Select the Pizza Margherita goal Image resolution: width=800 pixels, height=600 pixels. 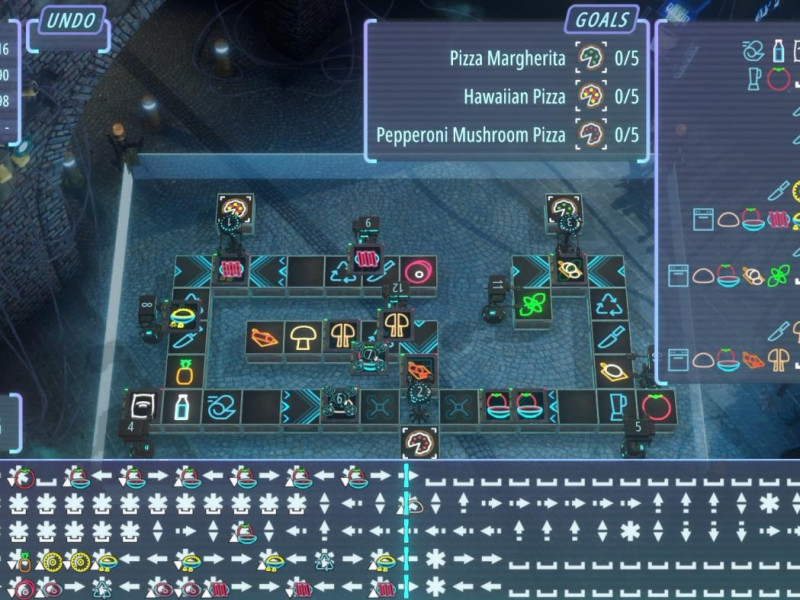coord(509,59)
